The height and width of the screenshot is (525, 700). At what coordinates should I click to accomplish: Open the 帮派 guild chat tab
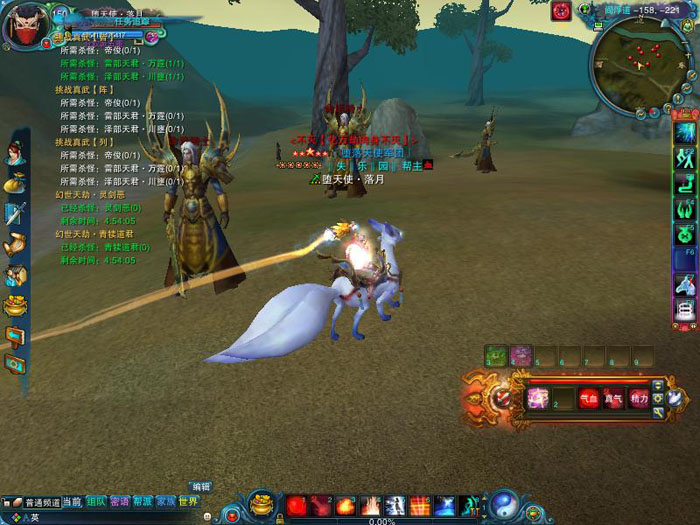(143, 501)
